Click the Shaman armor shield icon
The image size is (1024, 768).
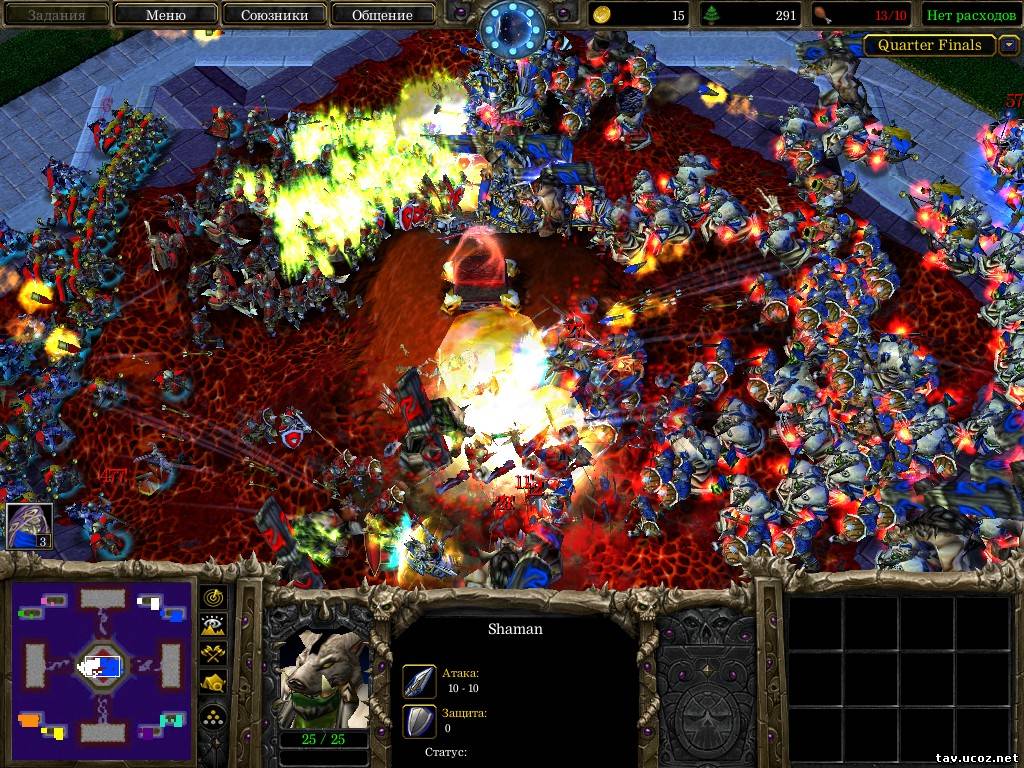click(x=419, y=721)
